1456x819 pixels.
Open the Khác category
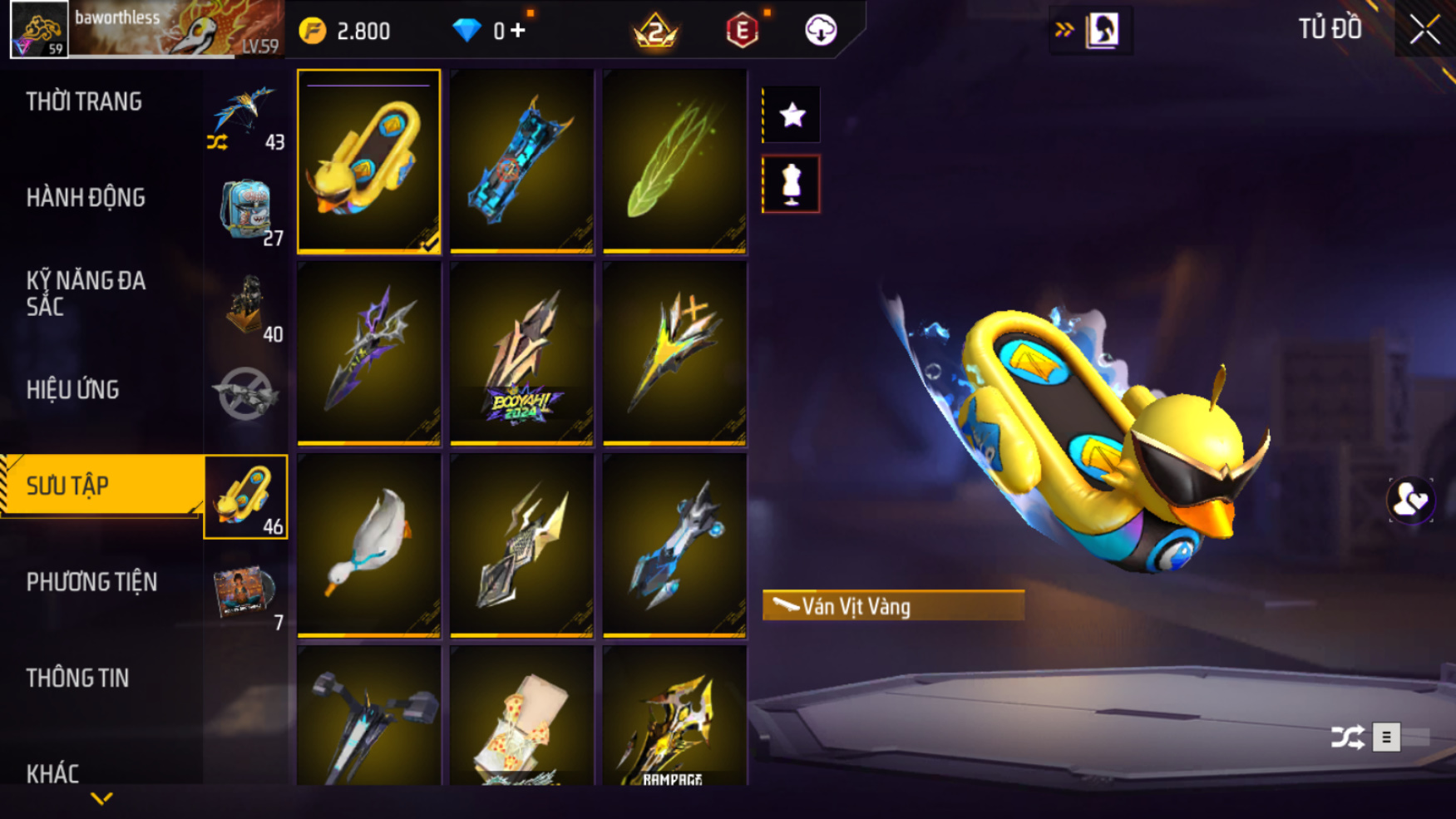coord(52,773)
